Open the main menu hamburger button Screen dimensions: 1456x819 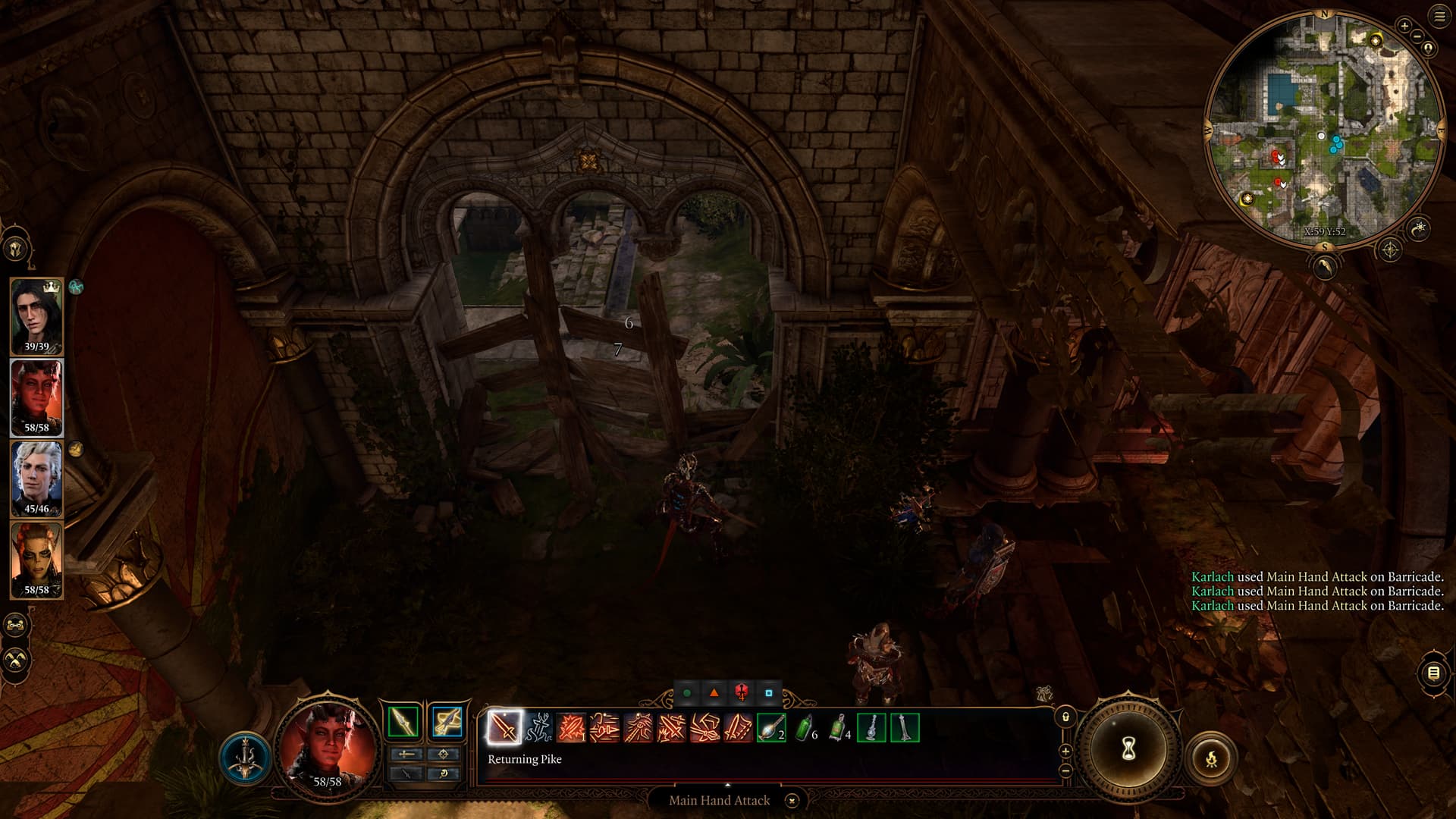pos(1439,17)
